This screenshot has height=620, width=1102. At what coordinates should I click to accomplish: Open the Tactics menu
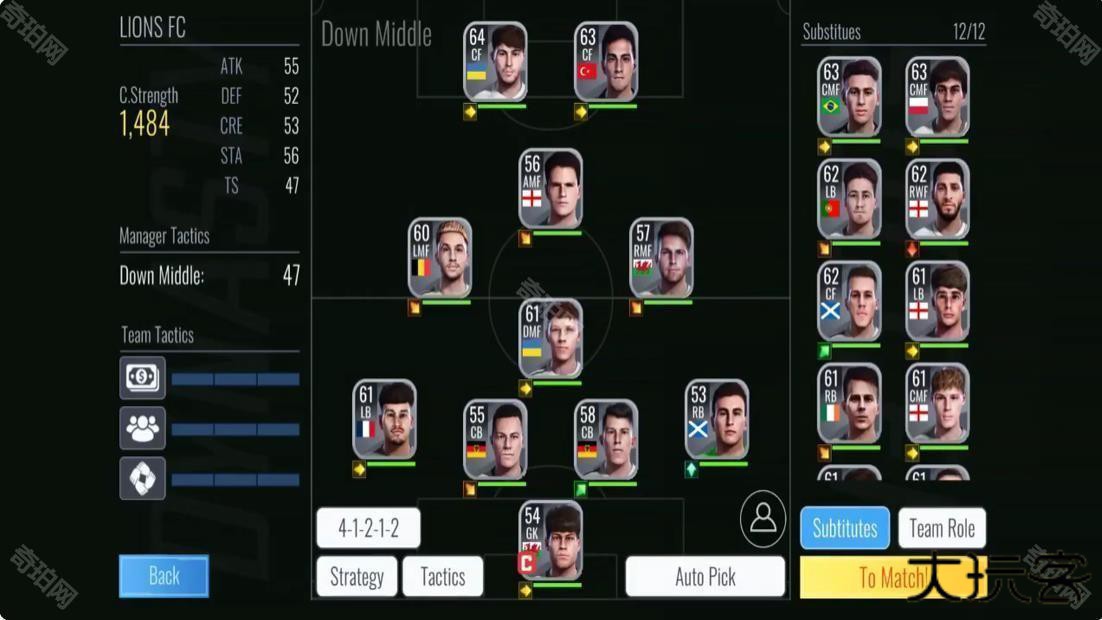[443, 577]
